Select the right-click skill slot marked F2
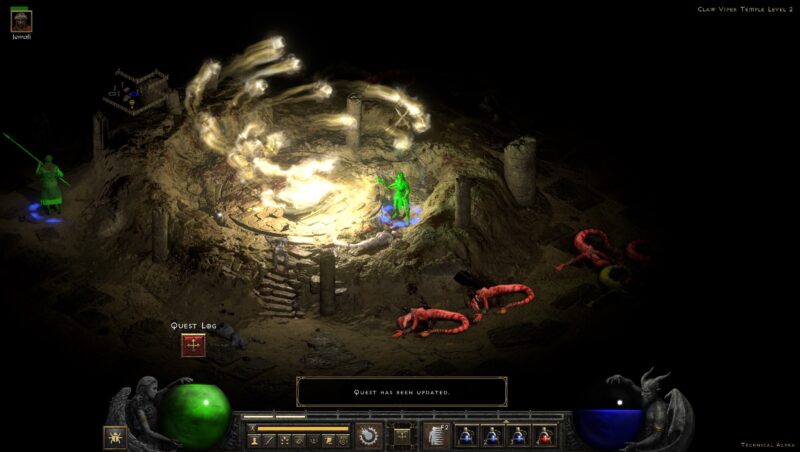Image resolution: width=800 pixels, height=452 pixels. (x=436, y=436)
